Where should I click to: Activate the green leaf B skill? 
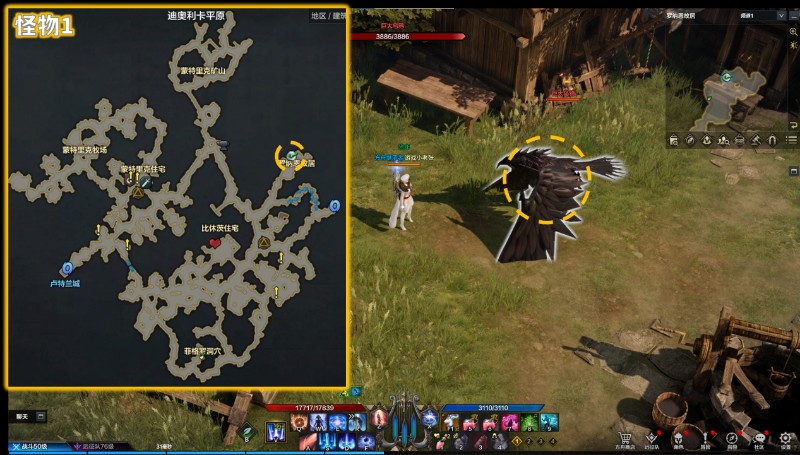248,432
